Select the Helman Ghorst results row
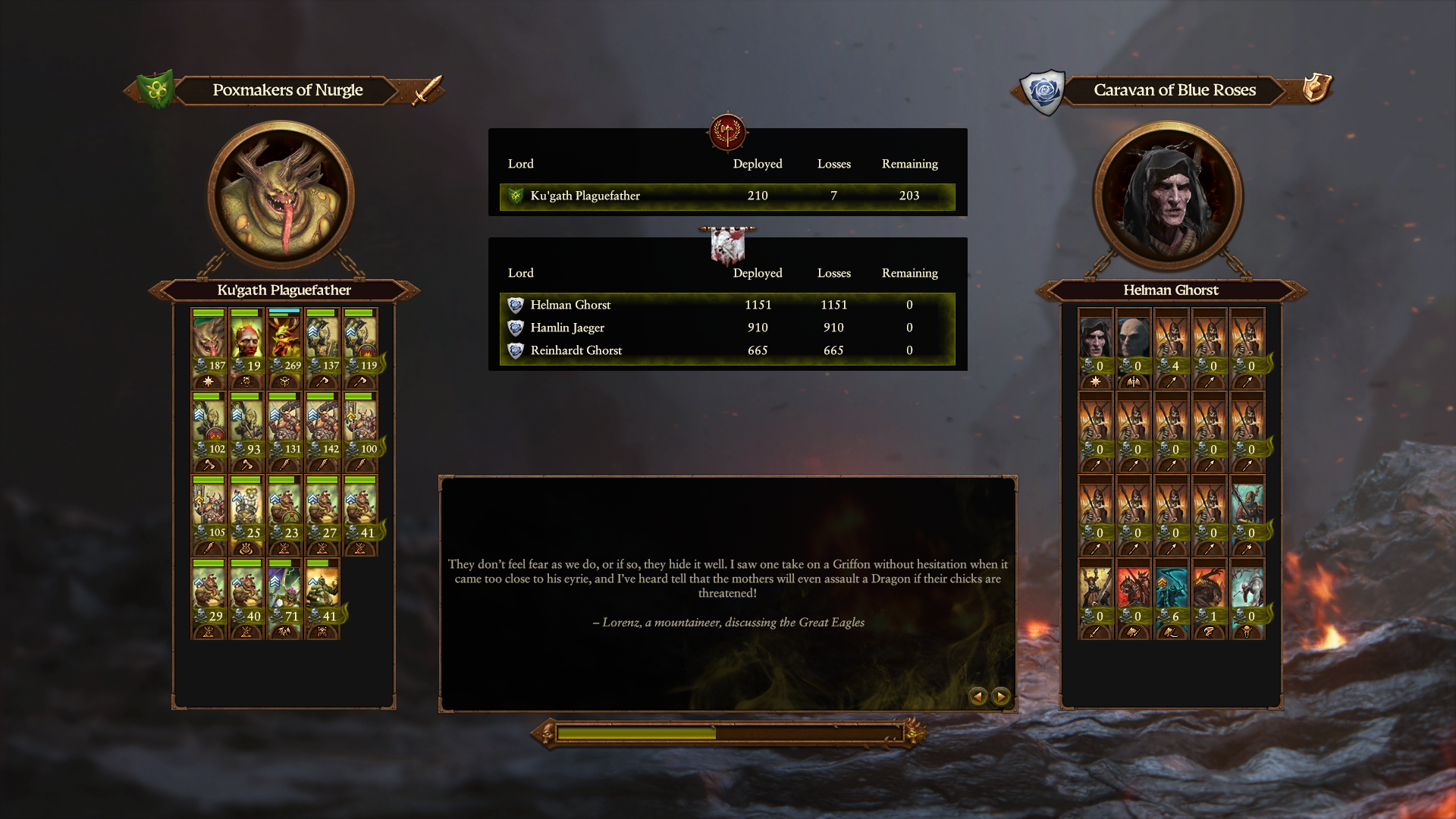1456x819 pixels. (726, 305)
